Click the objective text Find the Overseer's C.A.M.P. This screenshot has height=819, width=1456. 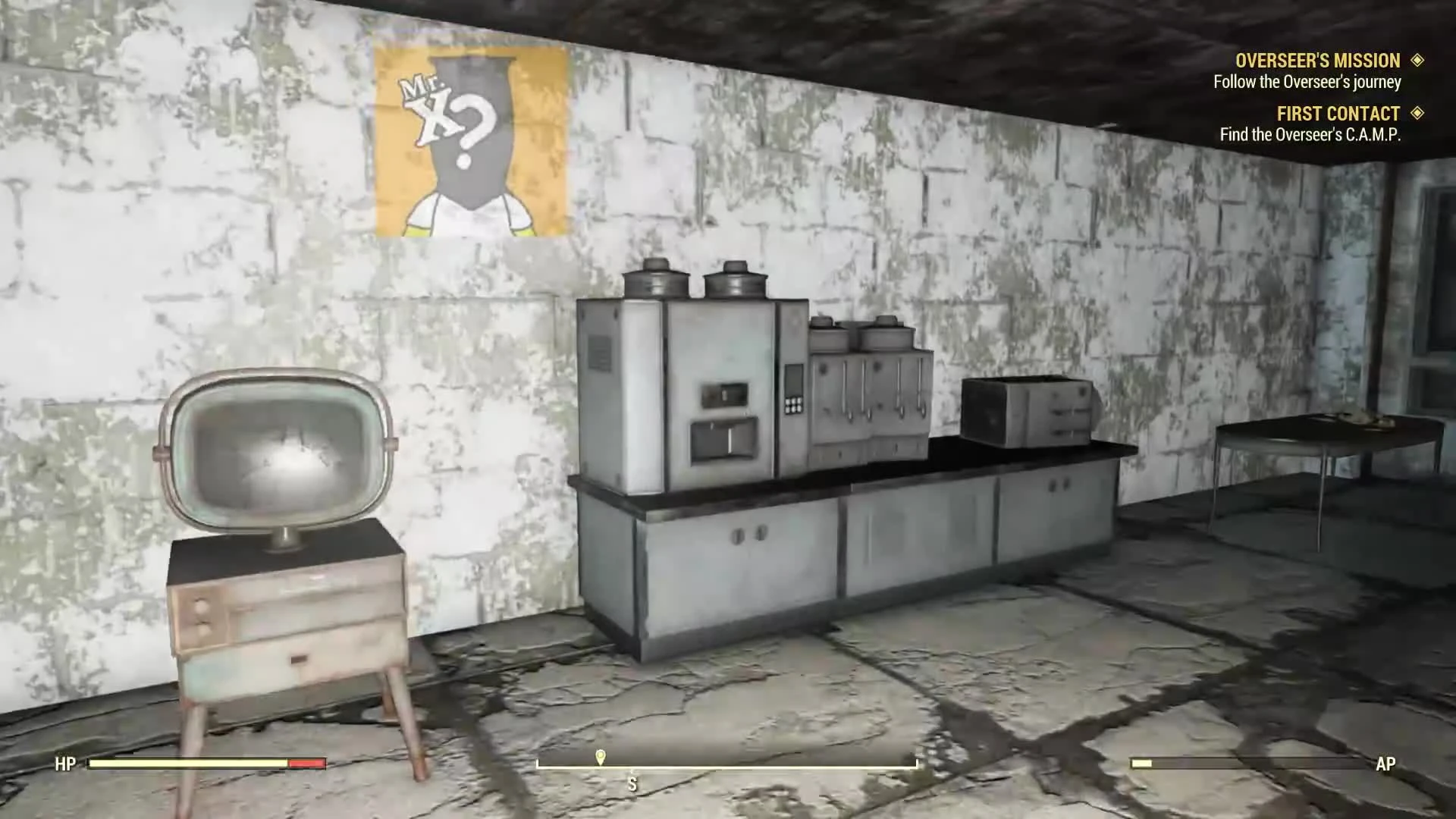(x=1310, y=135)
